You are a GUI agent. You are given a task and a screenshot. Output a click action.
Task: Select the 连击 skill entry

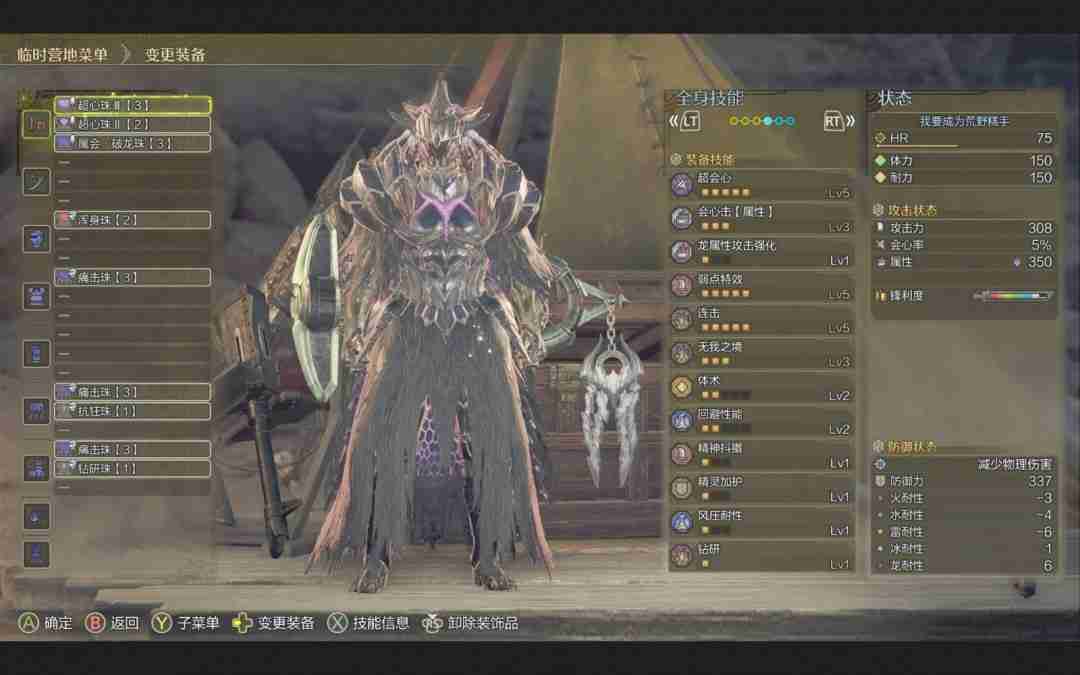point(762,319)
